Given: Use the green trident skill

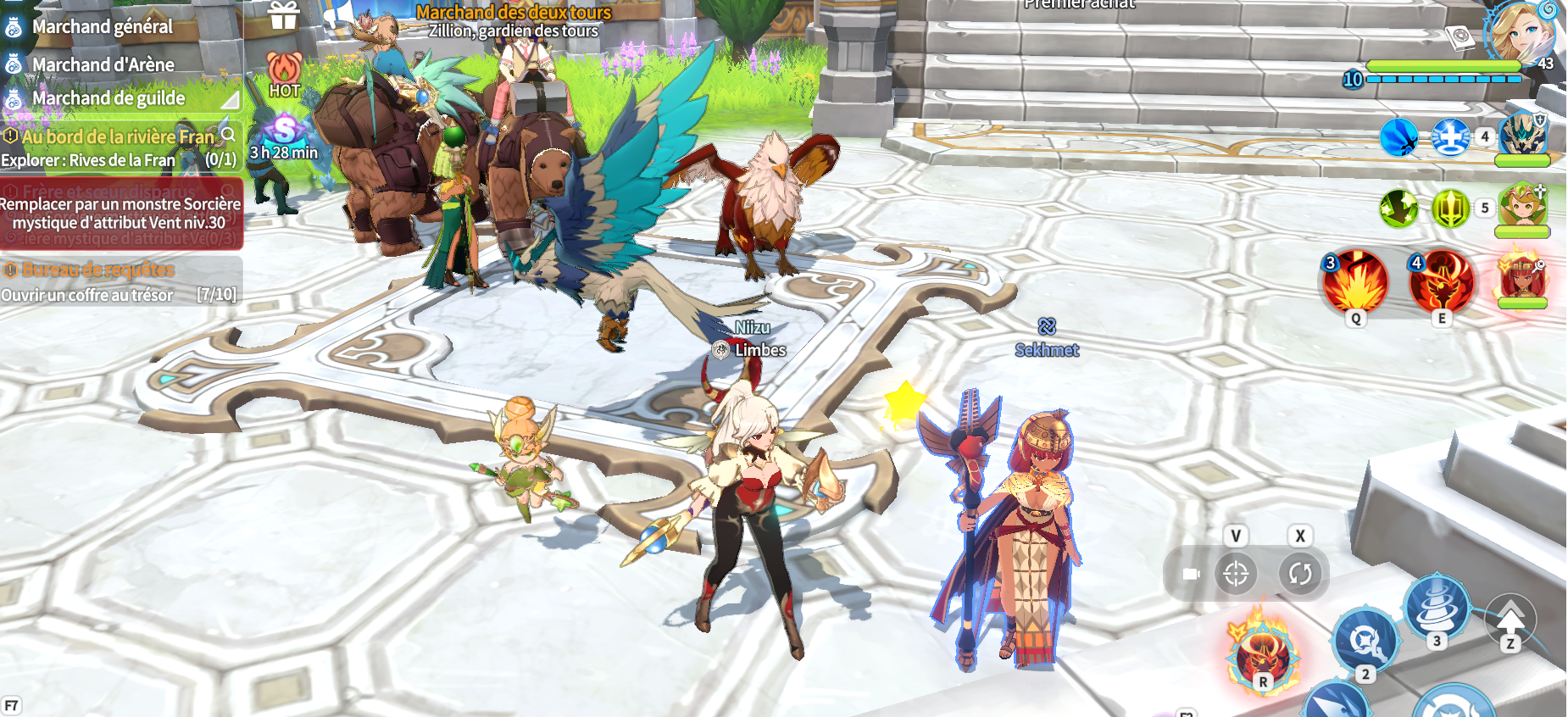Looking at the screenshot, I should 1450,208.
